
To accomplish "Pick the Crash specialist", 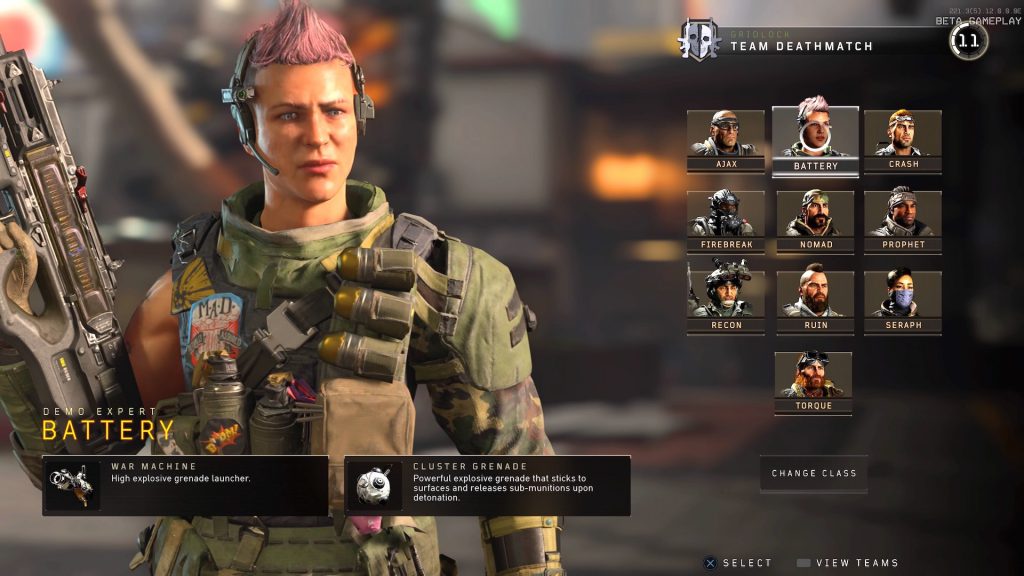I will tap(903, 140).
